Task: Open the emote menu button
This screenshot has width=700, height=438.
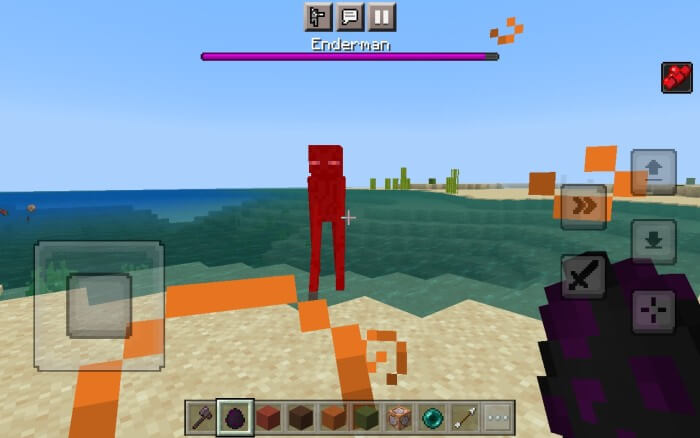Action: tap(318, 17)
